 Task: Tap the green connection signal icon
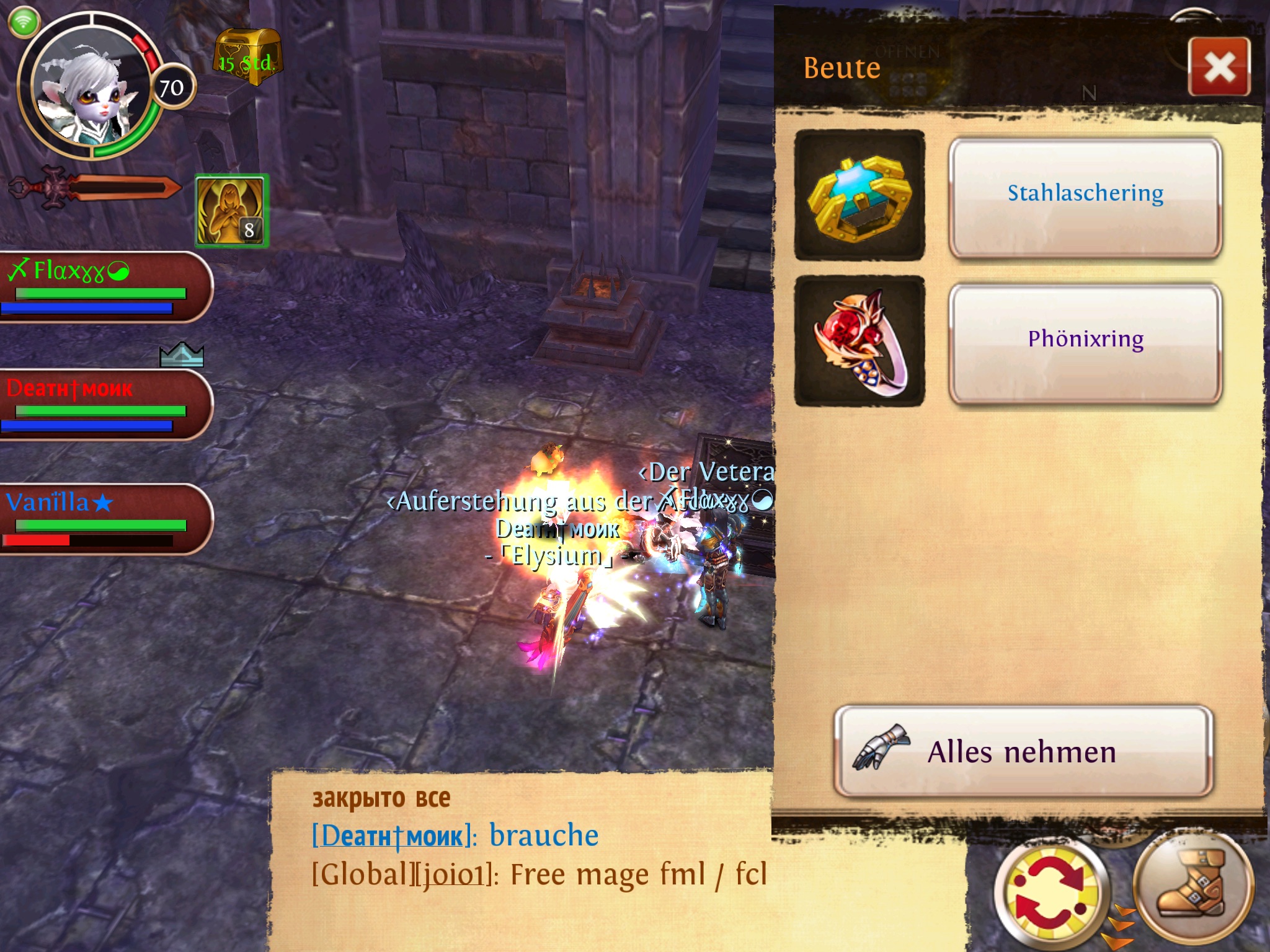[24, 22]
